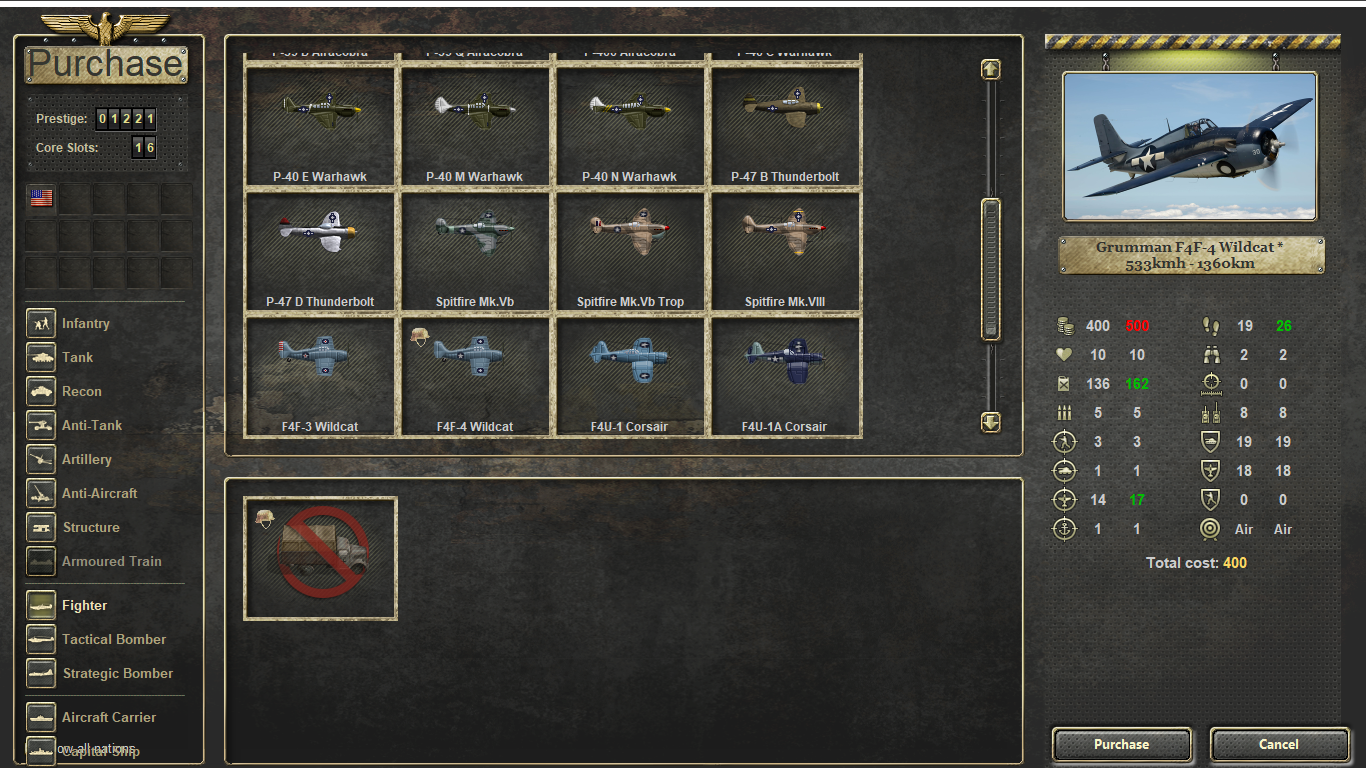This screenshot has height=768, width=1366.
Task: Choose the Spitfire Mk.Vb Trop
Action: (x=629, y=251)
